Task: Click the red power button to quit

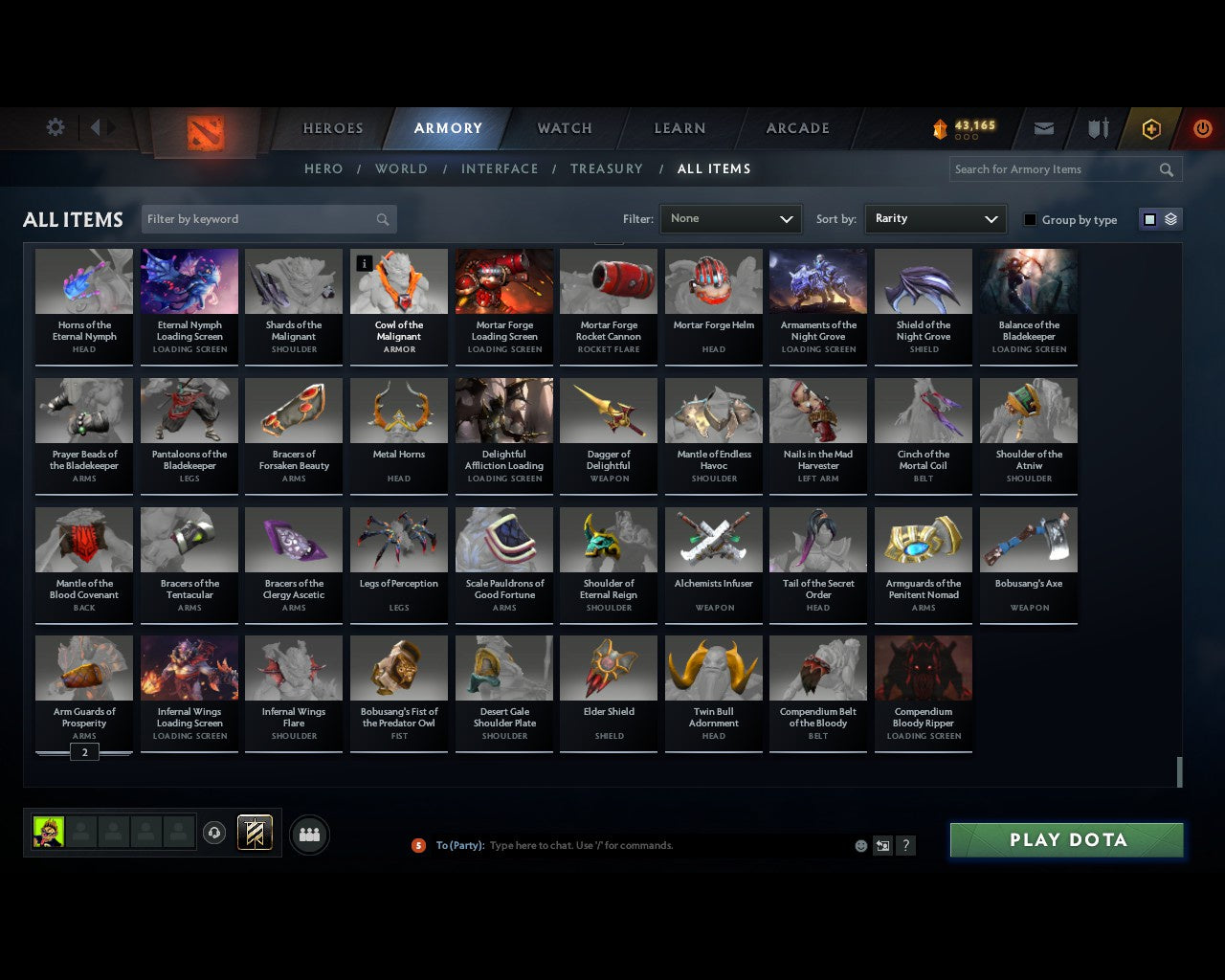Action: coord(1202,127)
